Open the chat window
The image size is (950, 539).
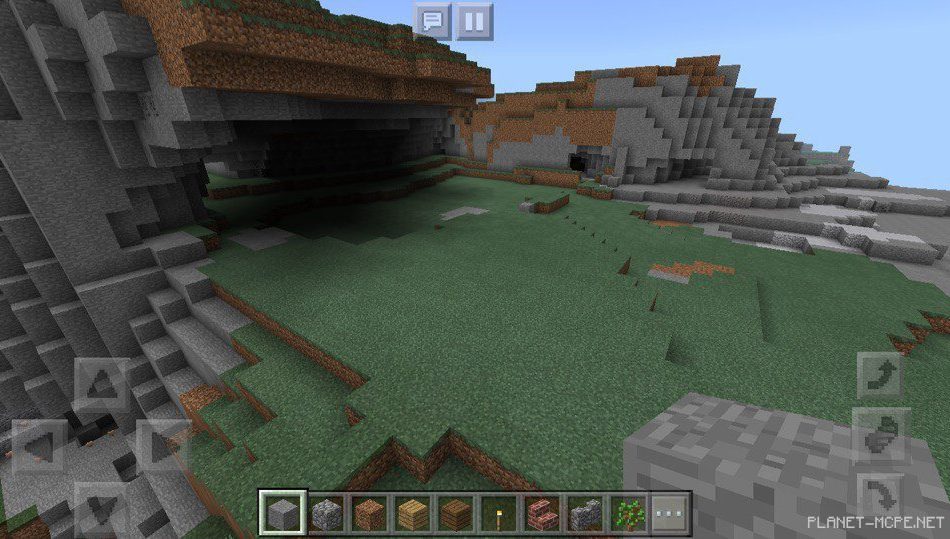coord(433,20)
